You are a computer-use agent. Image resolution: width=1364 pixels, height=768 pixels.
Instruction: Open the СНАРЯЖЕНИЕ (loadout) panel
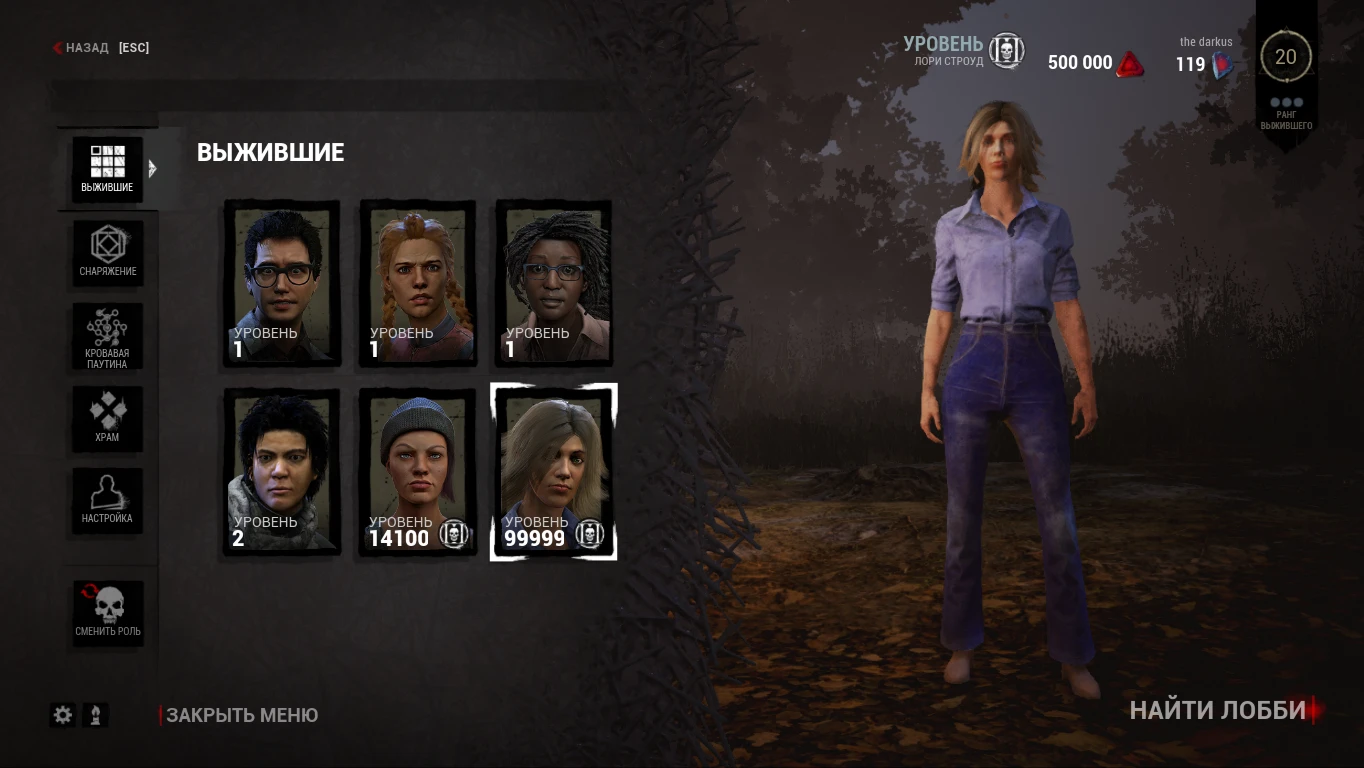pos(107,253)
